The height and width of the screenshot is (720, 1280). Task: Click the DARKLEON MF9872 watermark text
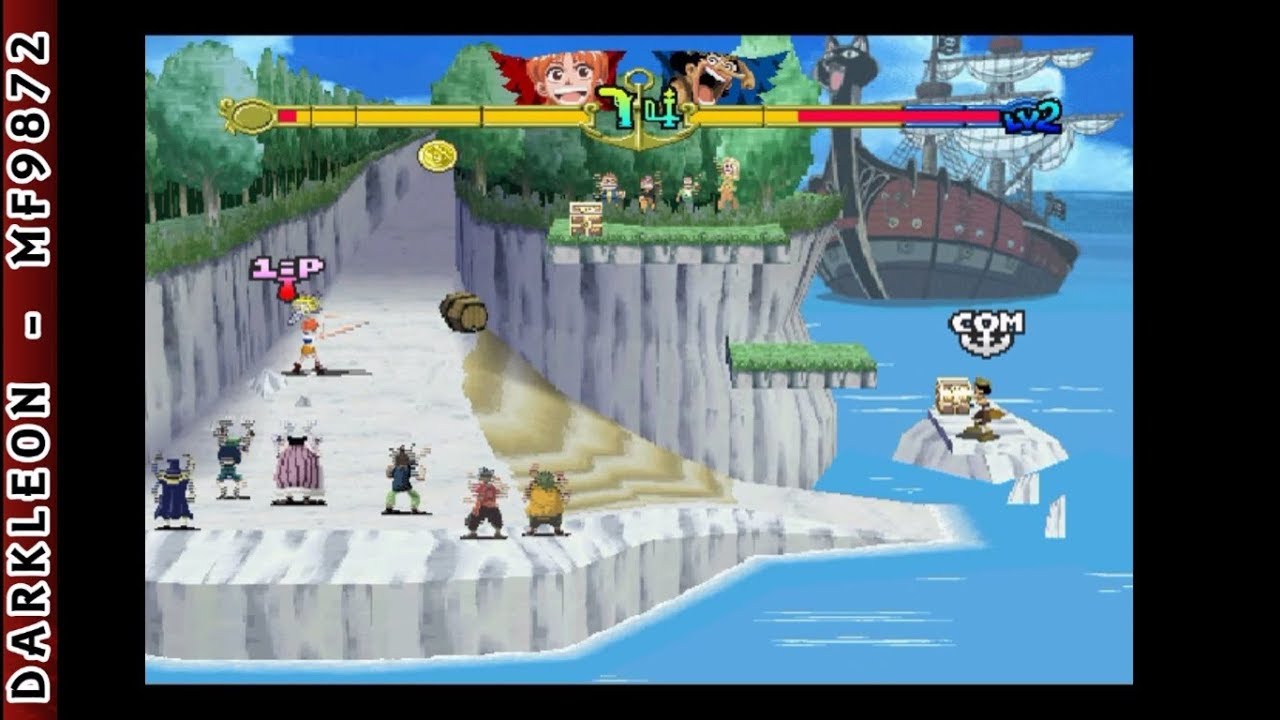click(30, 360)
